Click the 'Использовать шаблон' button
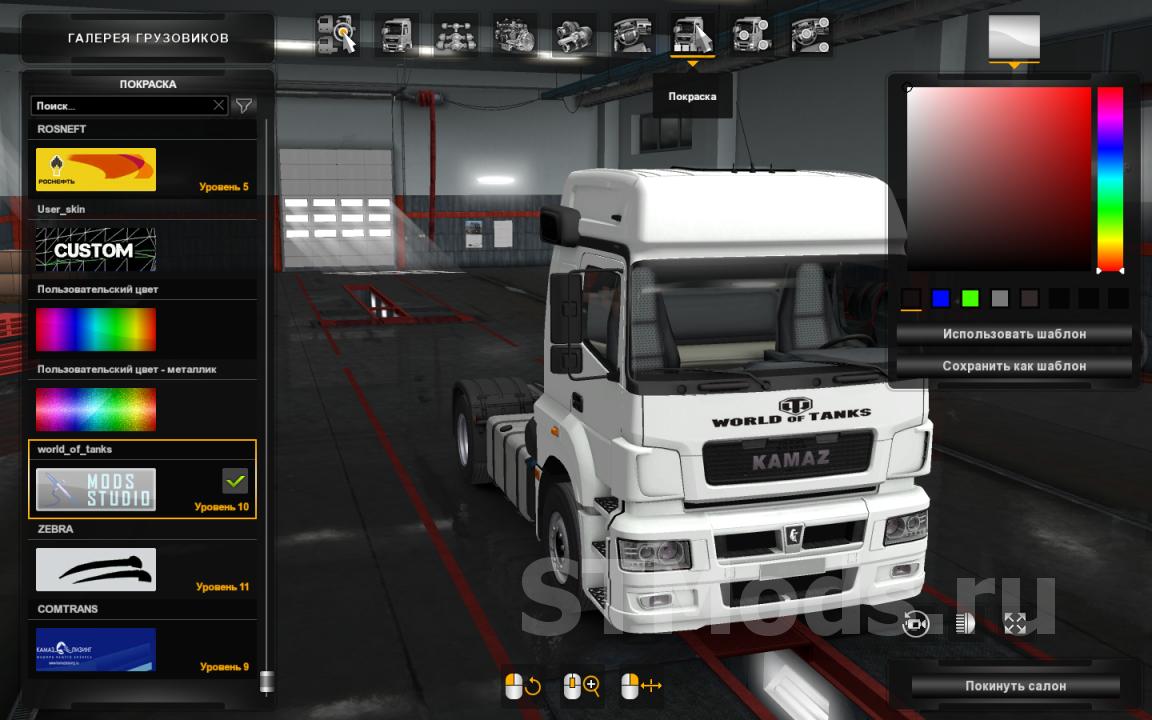The image size is (1152, 720). (x=1014, y=334)
